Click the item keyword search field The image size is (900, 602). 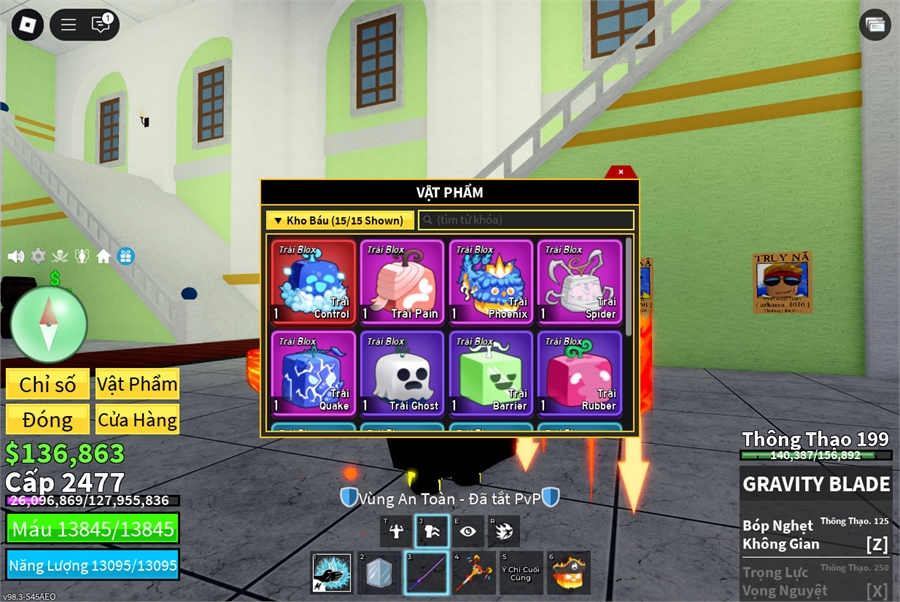tap(526, 220)
